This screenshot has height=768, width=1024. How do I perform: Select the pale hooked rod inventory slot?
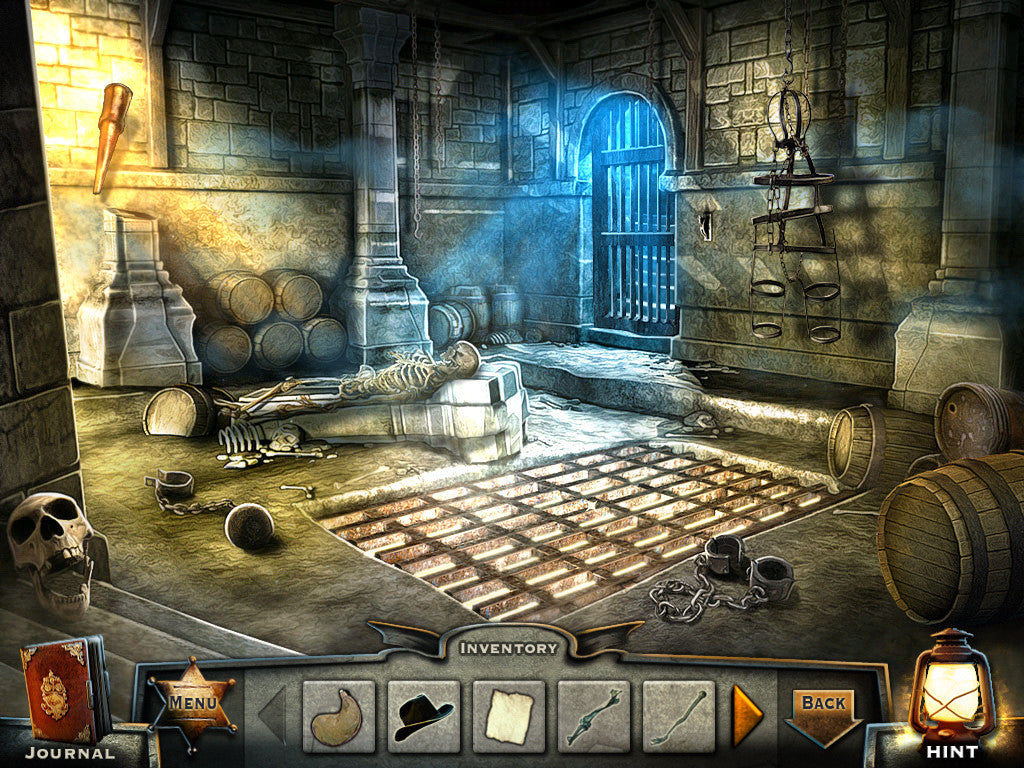coord(679,716)
